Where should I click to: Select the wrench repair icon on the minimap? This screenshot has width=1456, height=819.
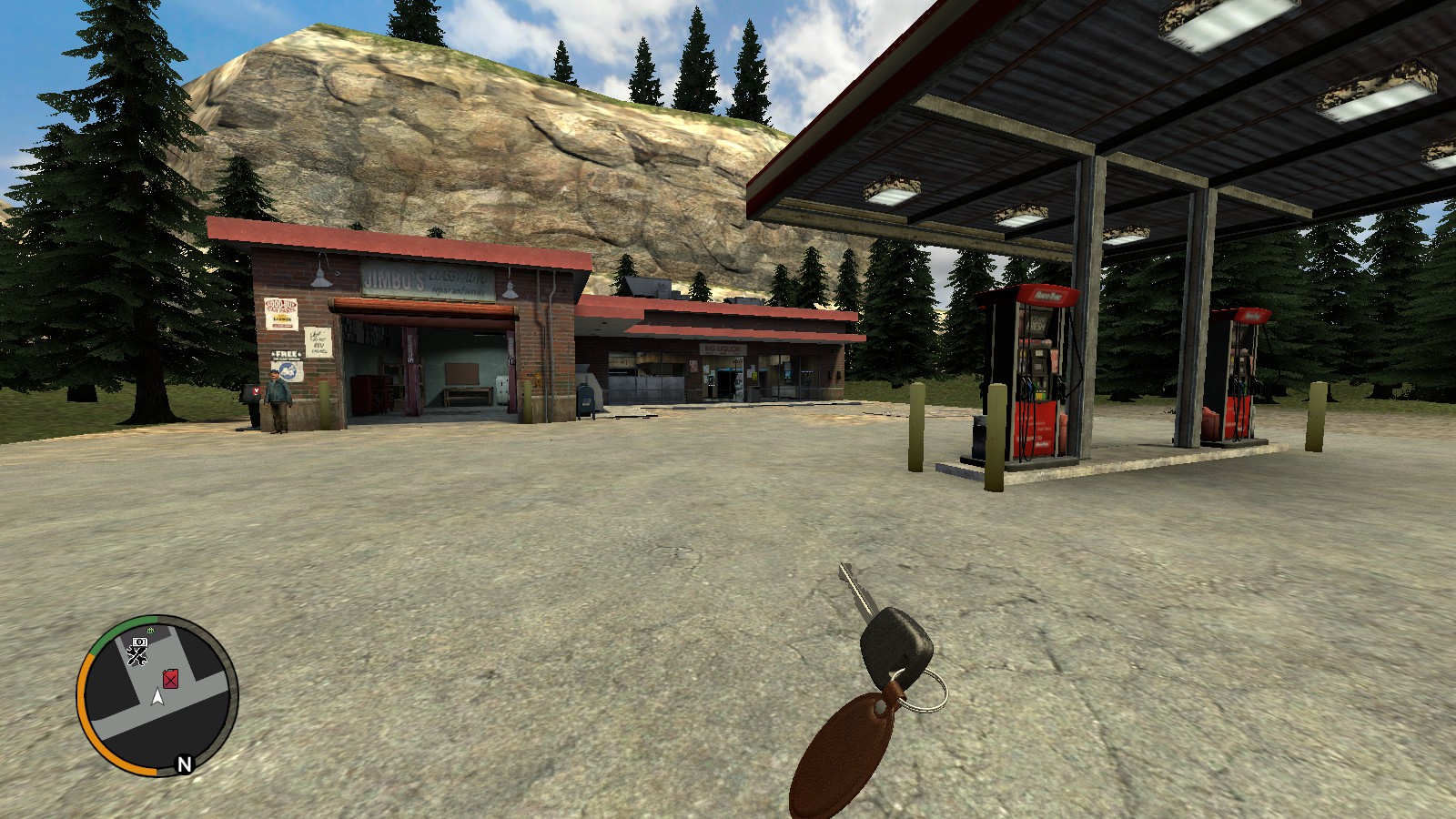[x=137, y=655]
